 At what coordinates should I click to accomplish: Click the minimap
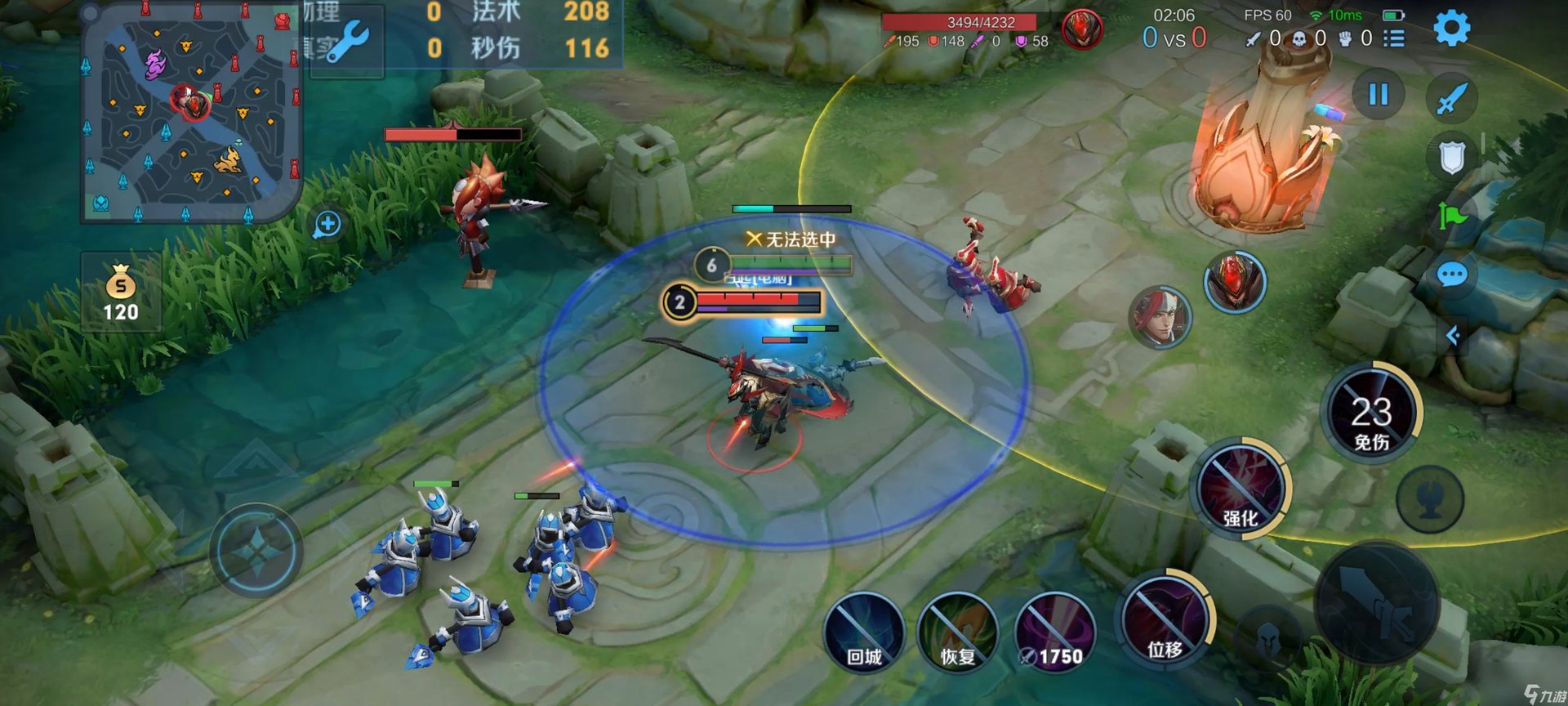(x=191, y=112)
